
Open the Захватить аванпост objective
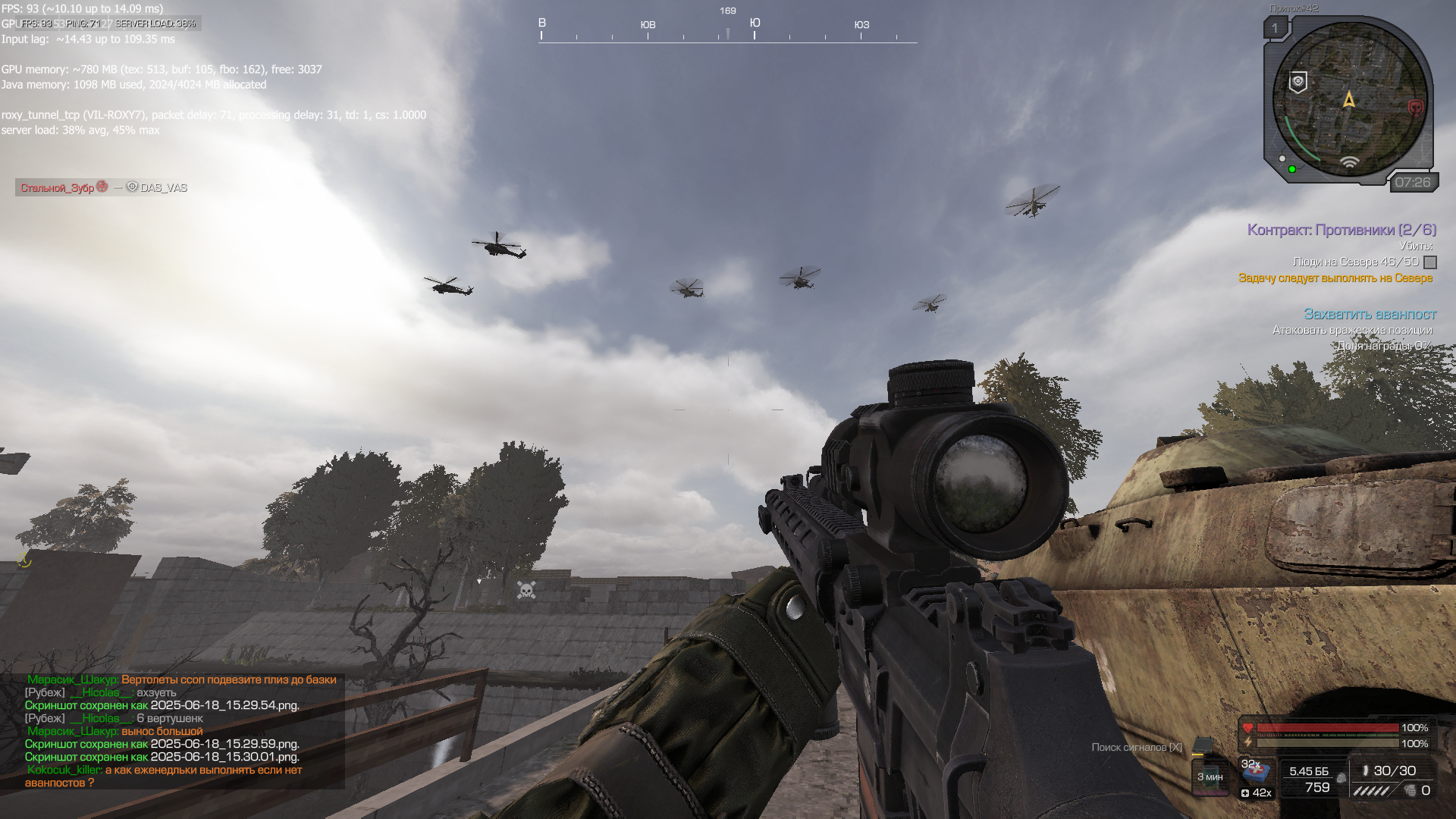click(1370, 314)
